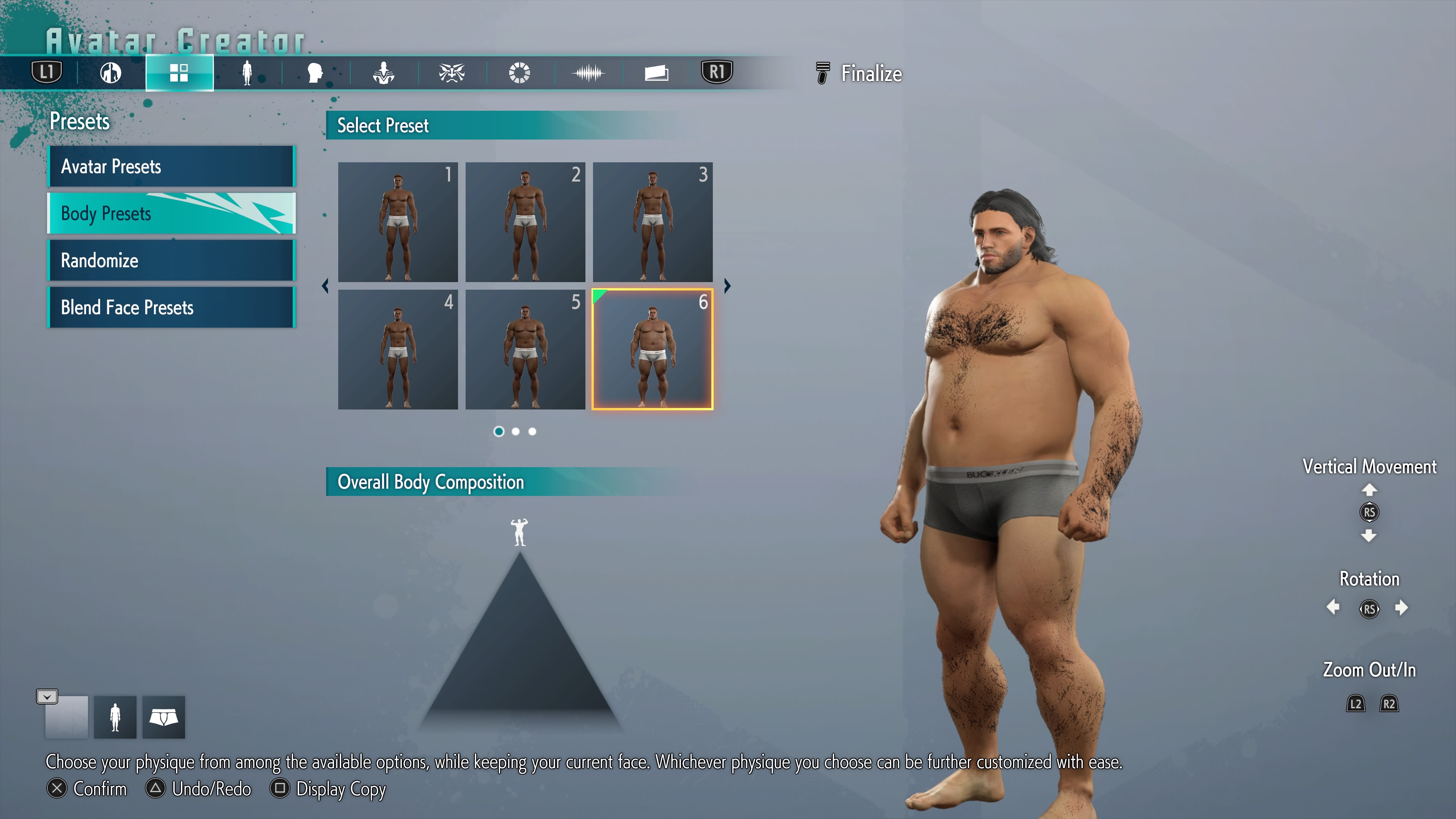
Task: Choose the Randomize option
Action: coord(171,260)
